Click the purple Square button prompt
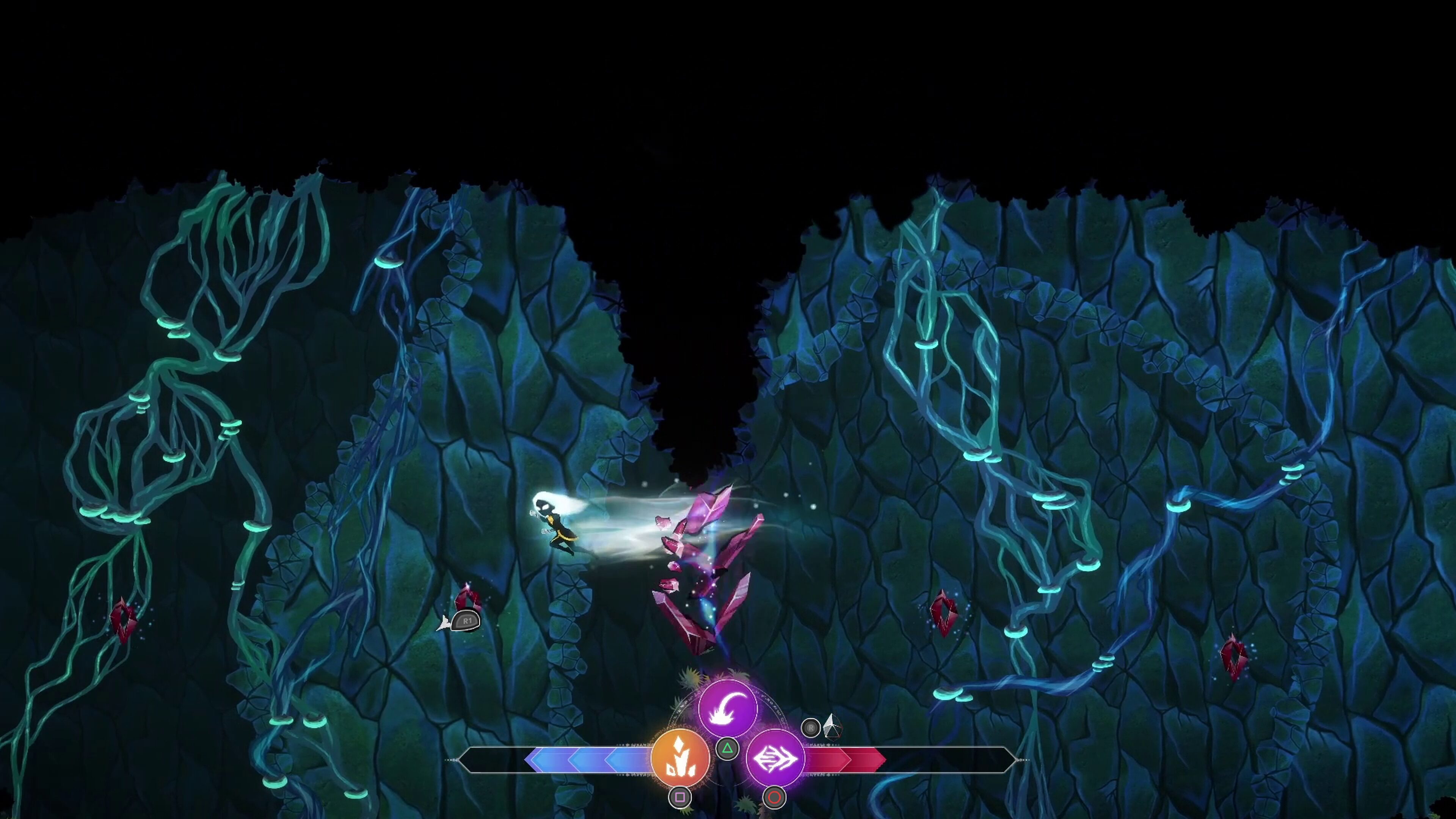Viewport: 1456px width, 819px height. [x=681, y=797]
